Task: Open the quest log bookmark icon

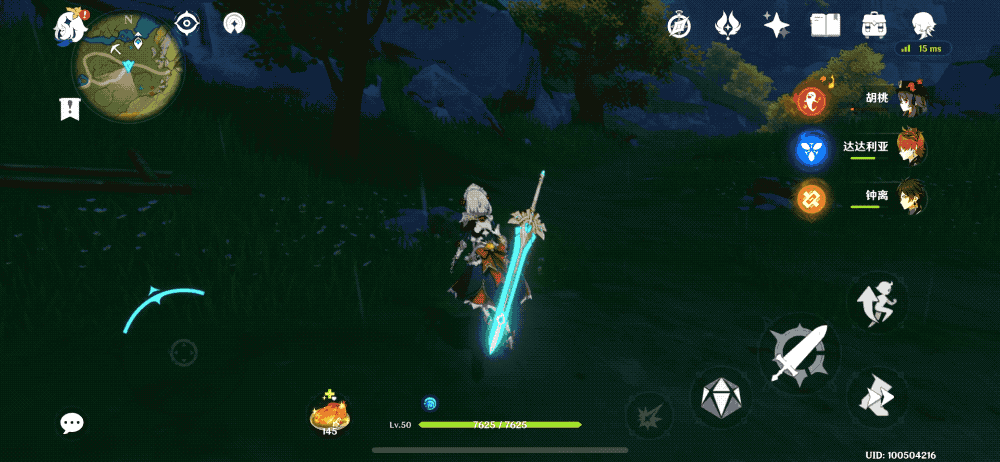Action: 70,109
